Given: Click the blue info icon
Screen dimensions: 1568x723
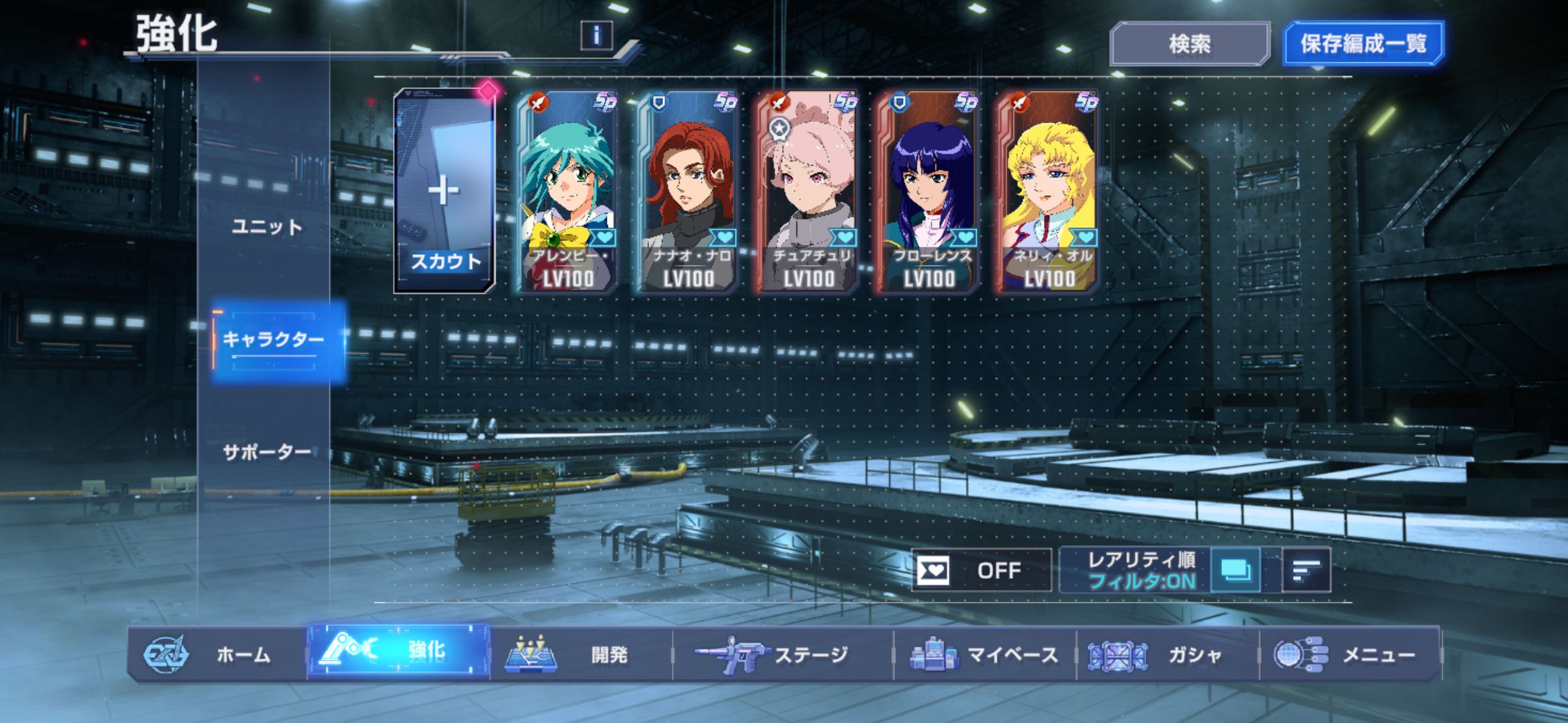Looking at the screenshot, I should pos(596,36).
